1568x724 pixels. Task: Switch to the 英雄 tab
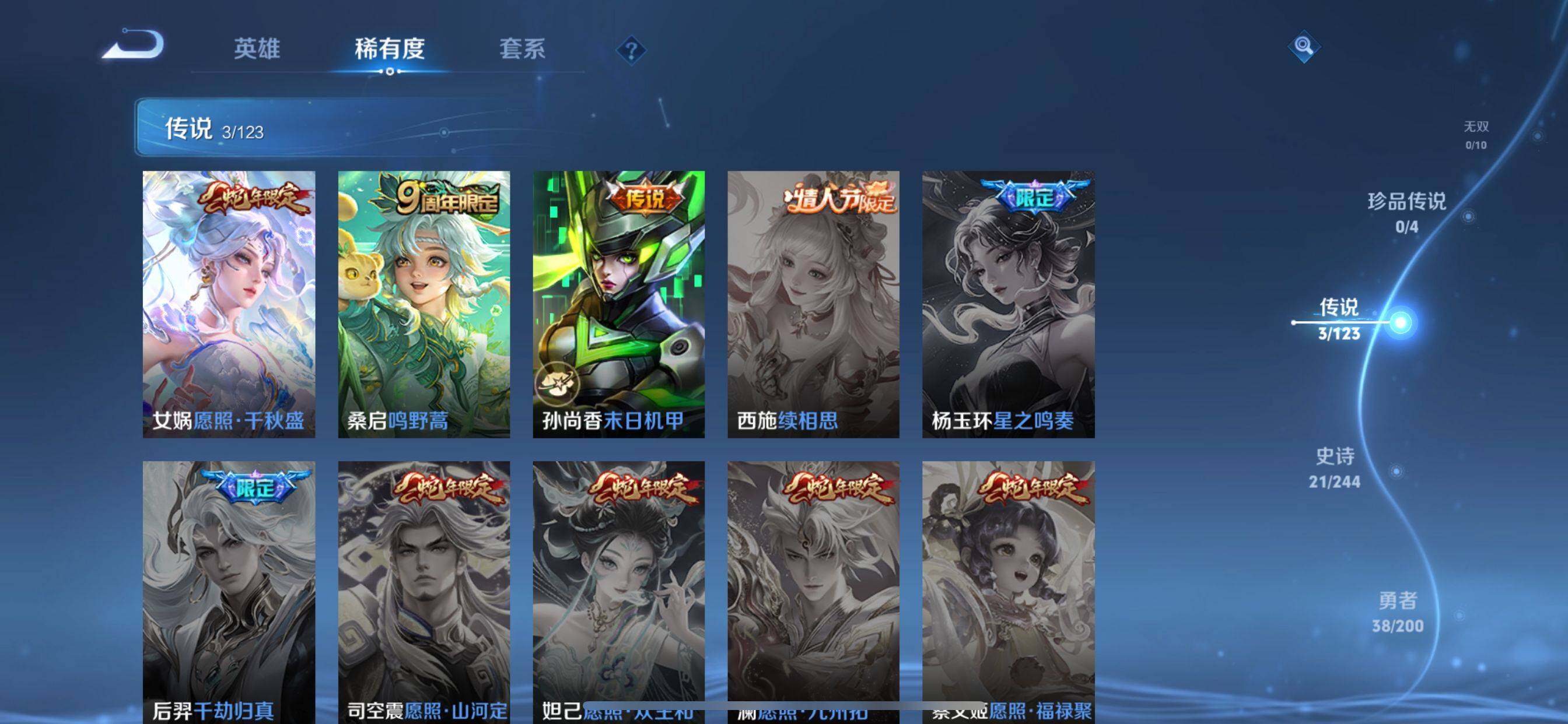pyautogui.click(x=257, y=48)
